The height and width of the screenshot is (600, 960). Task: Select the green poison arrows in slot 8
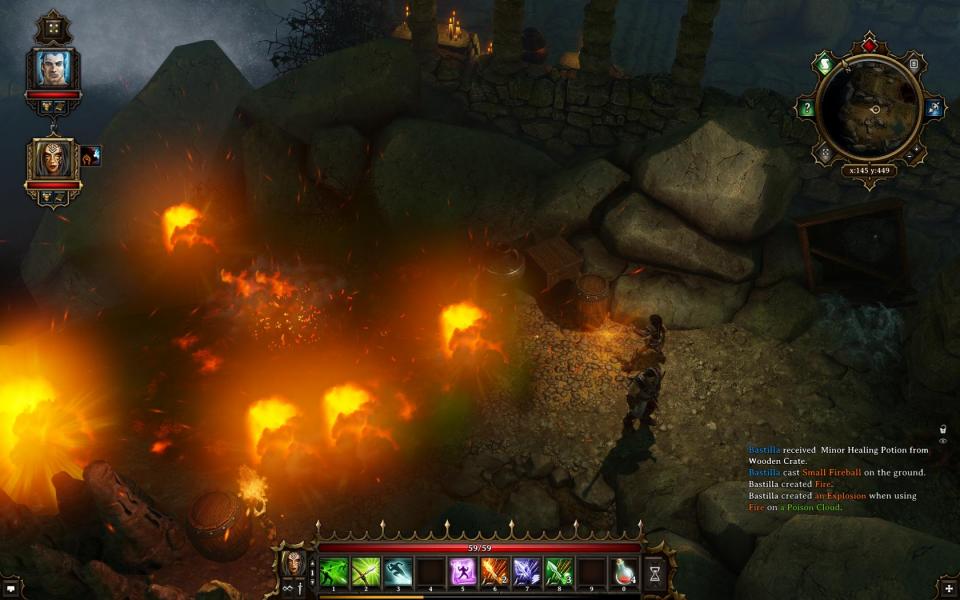click(x=559, y=571)
